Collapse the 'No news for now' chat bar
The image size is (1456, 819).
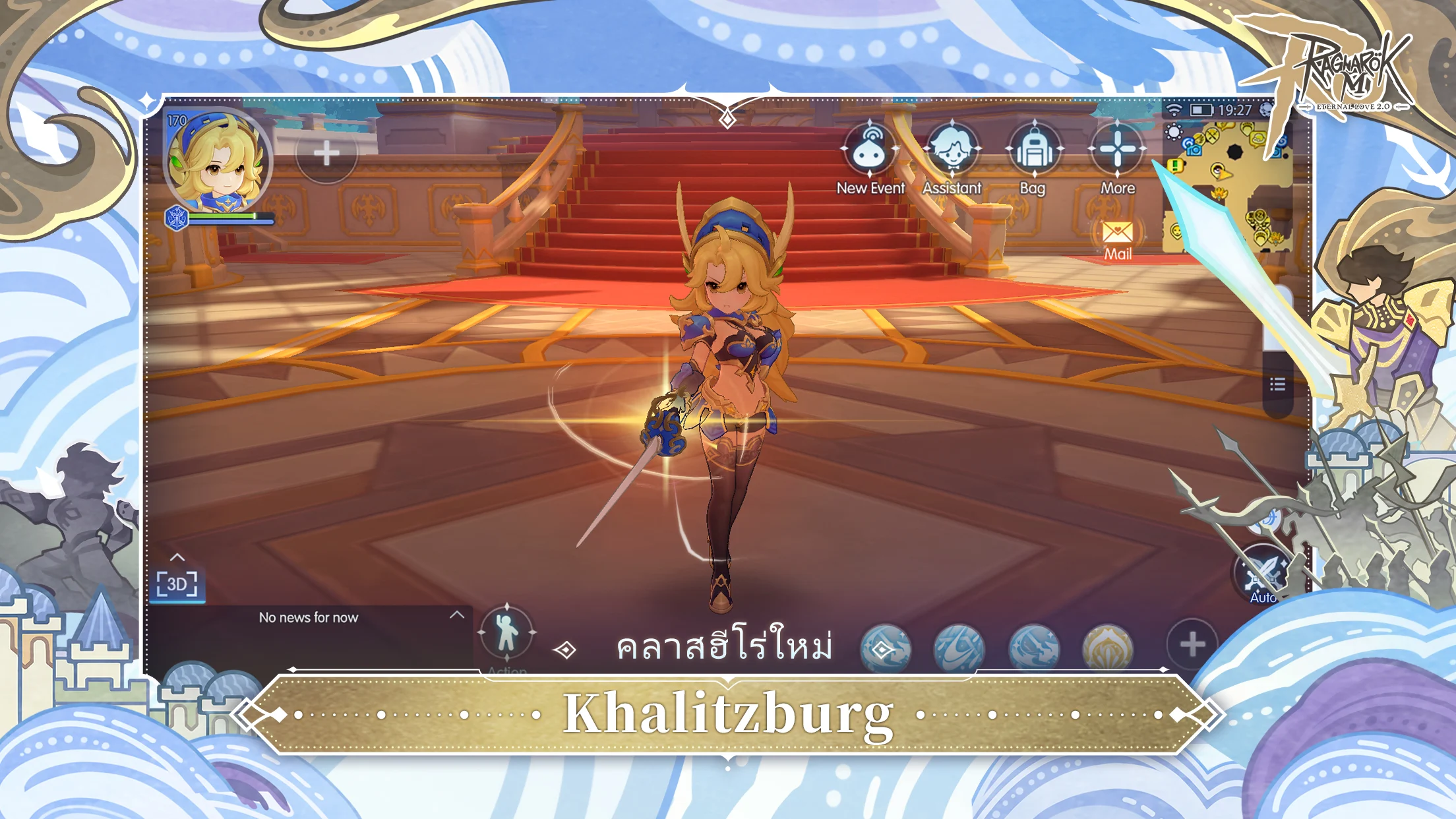(456, 616)
